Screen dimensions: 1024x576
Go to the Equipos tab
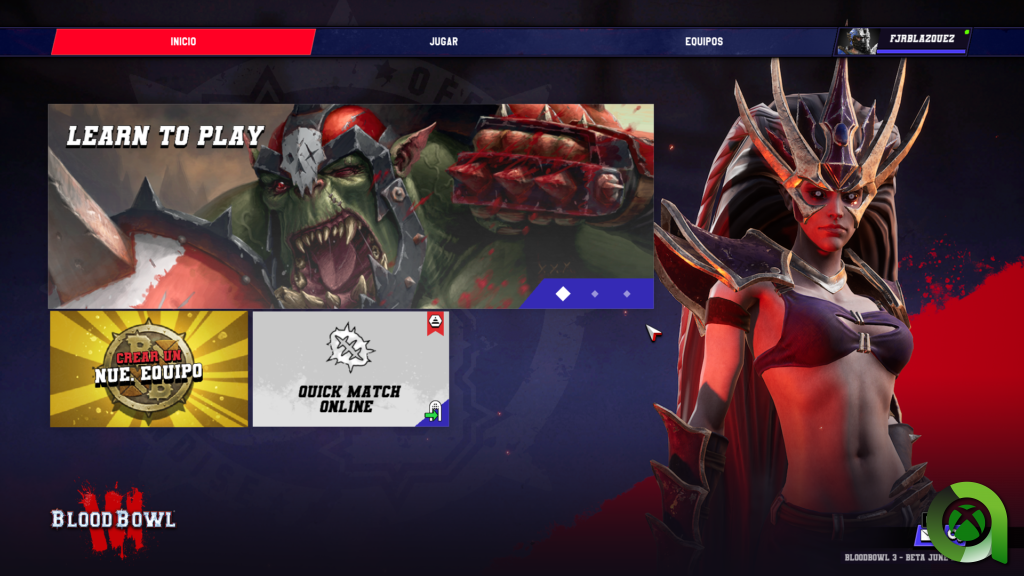pyautogui.click(x=704, y=42)
